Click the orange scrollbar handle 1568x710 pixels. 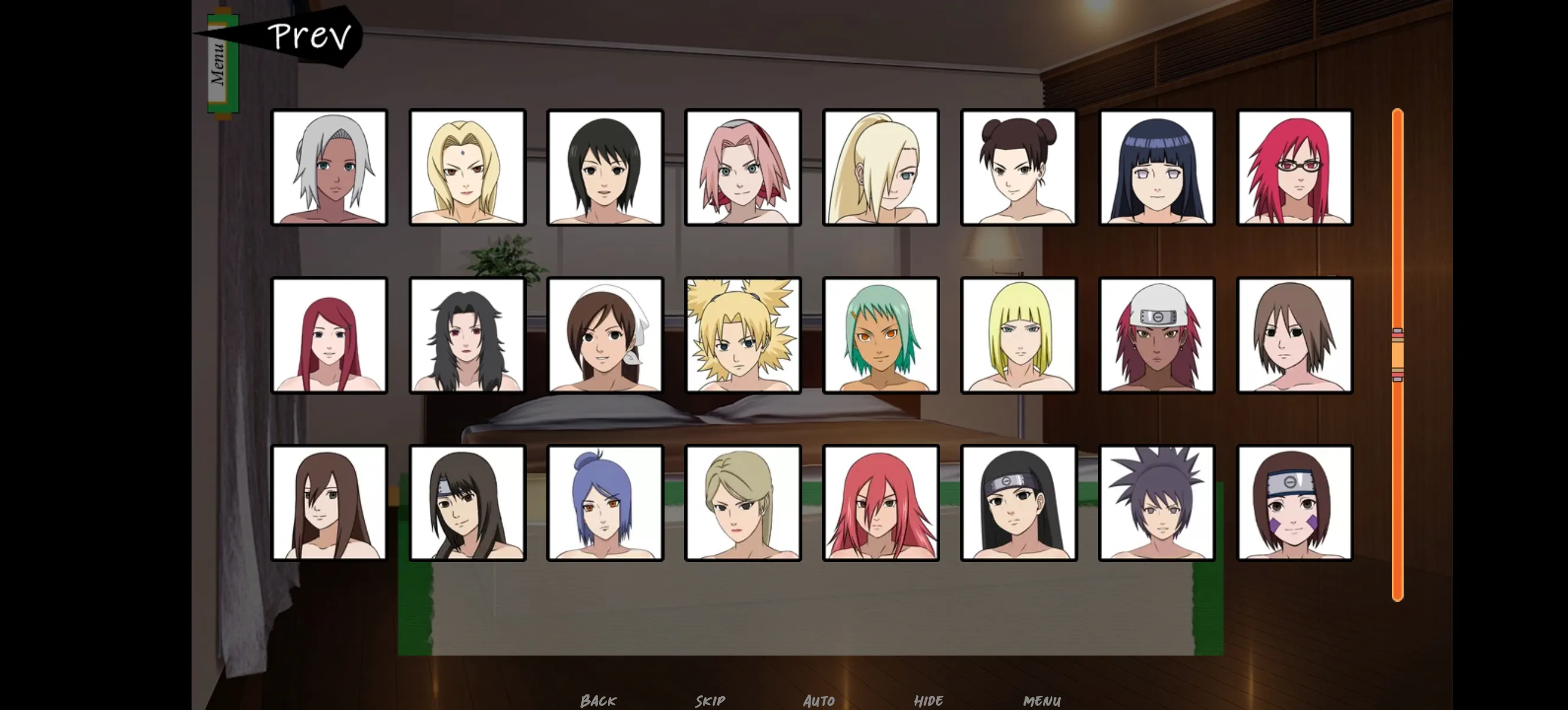1397,355
